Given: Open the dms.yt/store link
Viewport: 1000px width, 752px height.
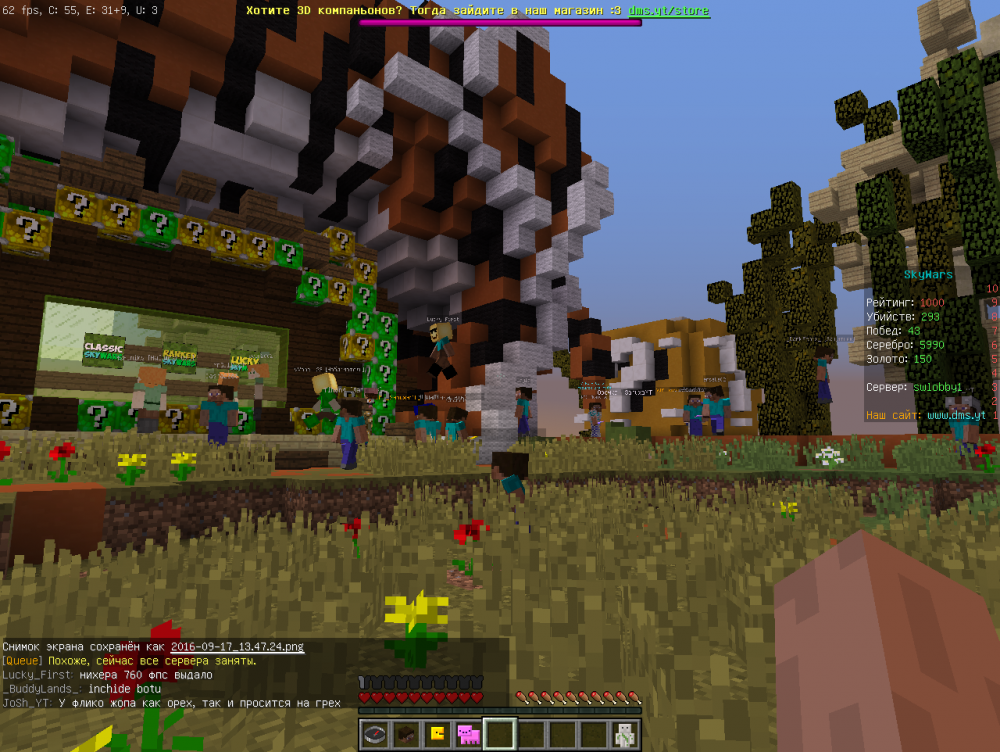Looking at the screenshot, I should pos(669,11).
